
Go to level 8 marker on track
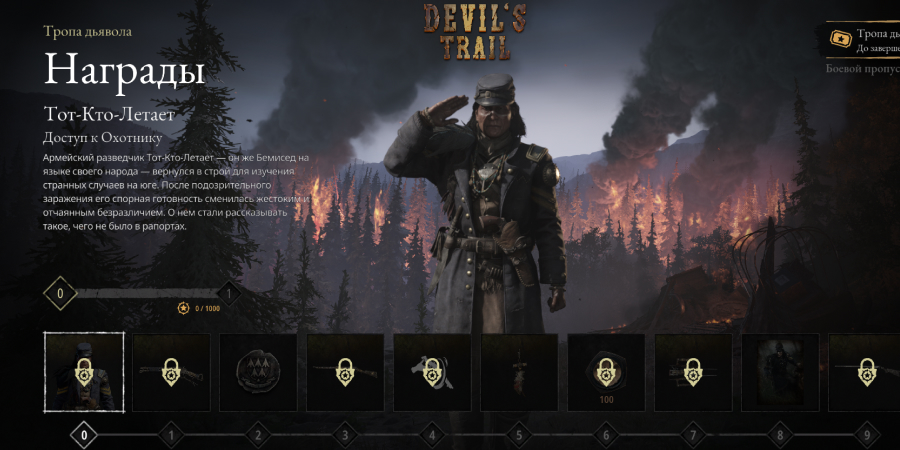tap(780, 435)
